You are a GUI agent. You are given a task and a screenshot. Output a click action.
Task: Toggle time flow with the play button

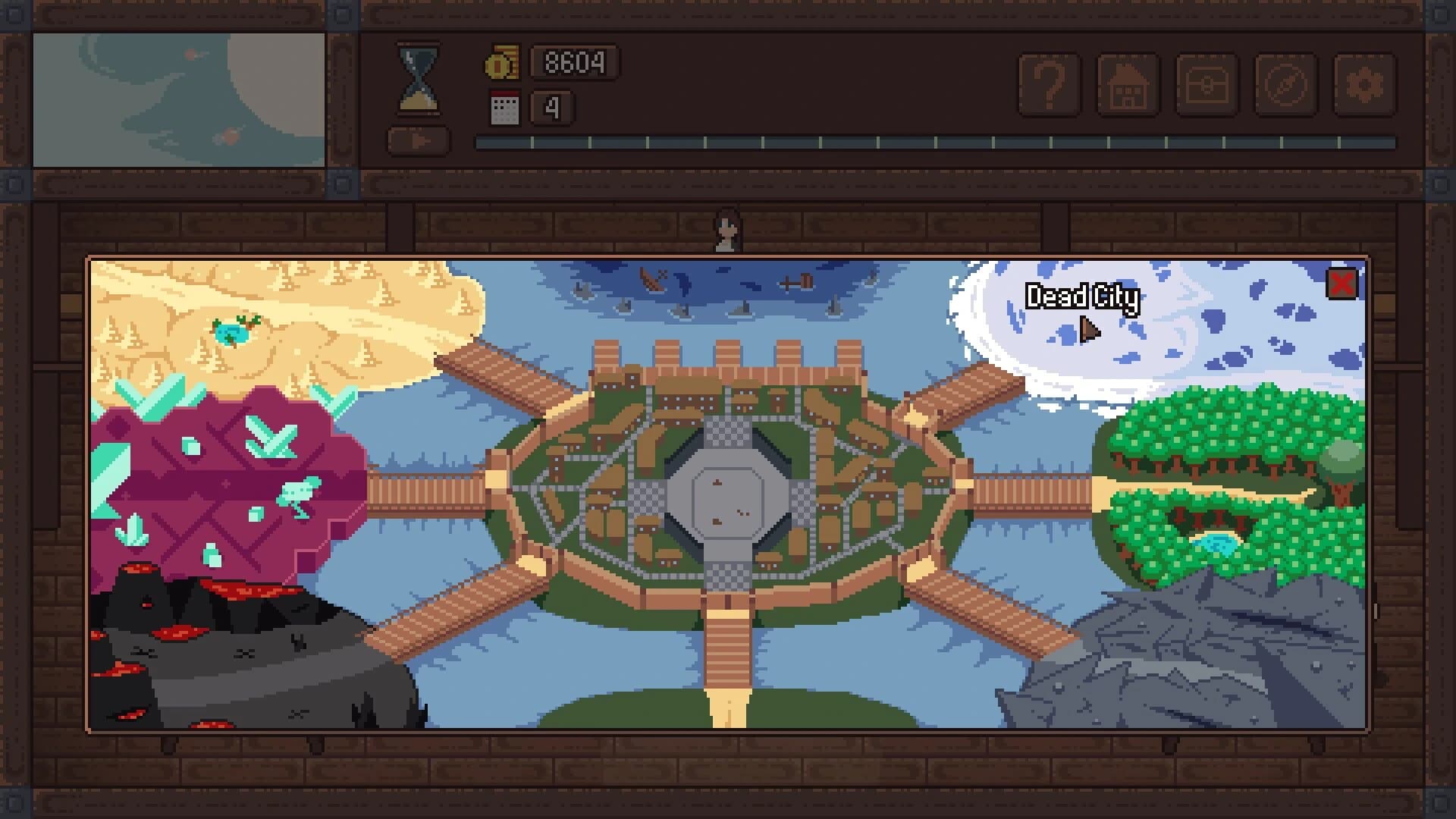point(417,140)
